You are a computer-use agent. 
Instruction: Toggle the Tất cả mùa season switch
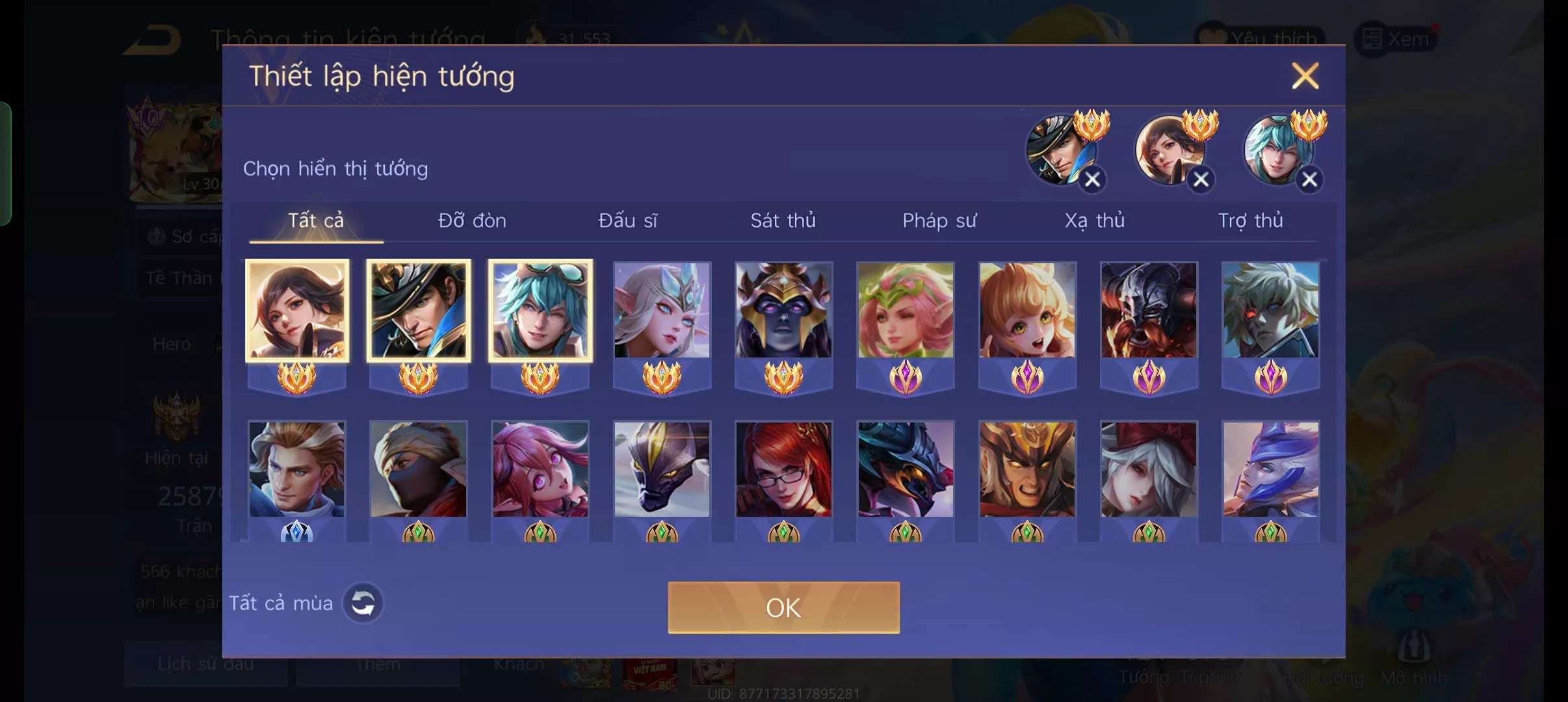[x=363, y=603]
